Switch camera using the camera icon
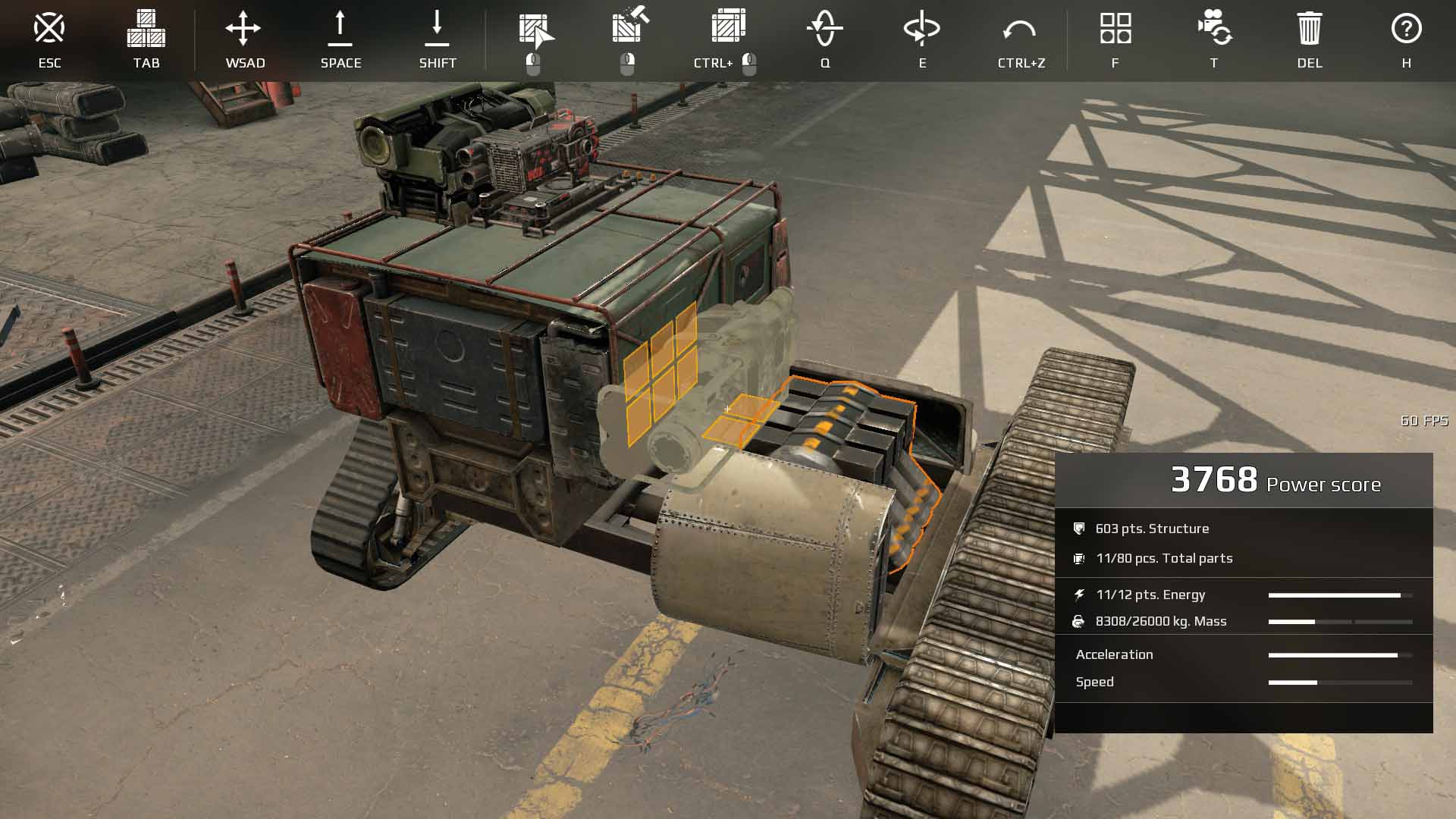 [x=1214, y=29]
